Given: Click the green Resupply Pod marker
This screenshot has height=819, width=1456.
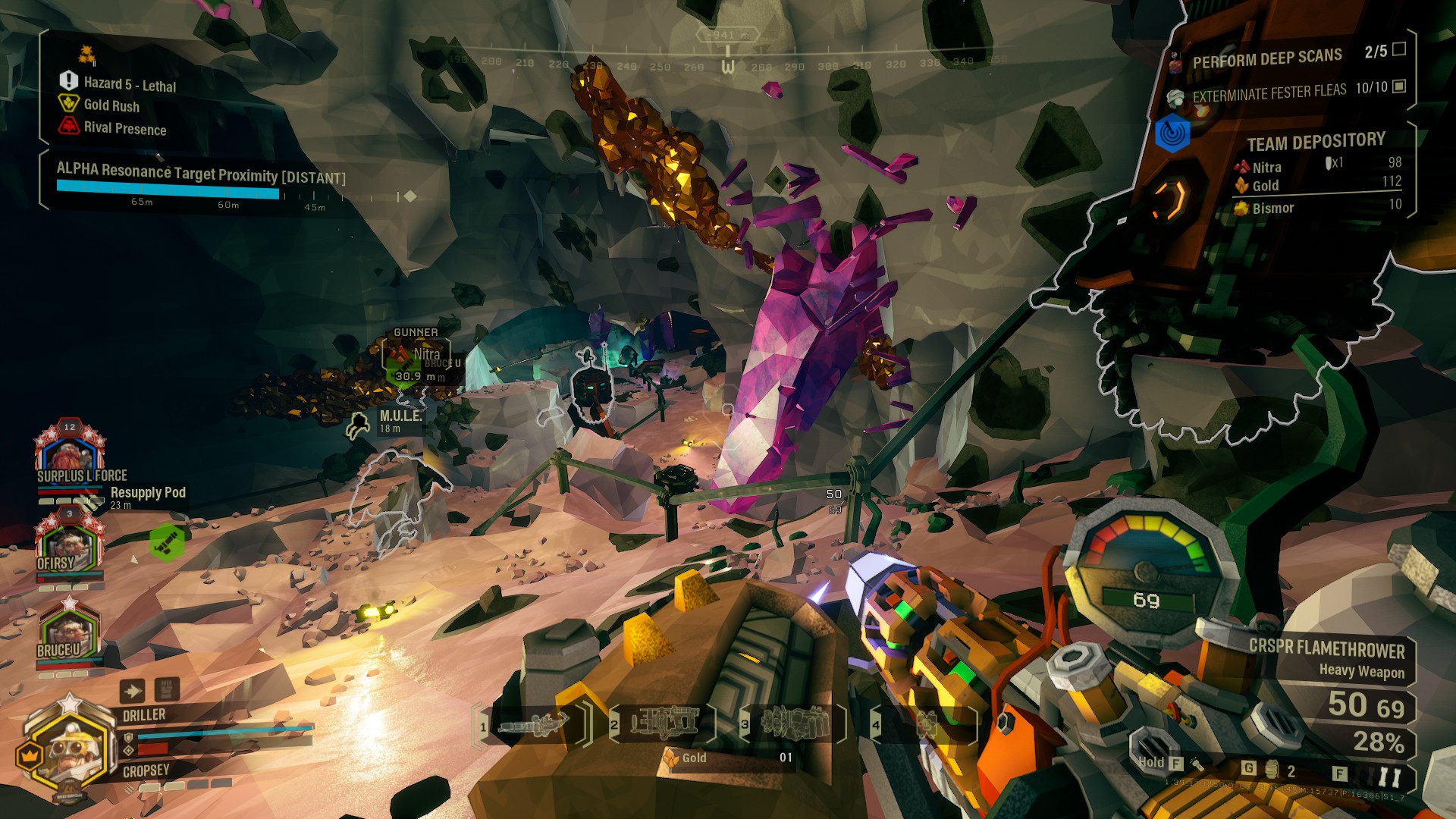Looking at the screenshot, I should tap(167, 542).
